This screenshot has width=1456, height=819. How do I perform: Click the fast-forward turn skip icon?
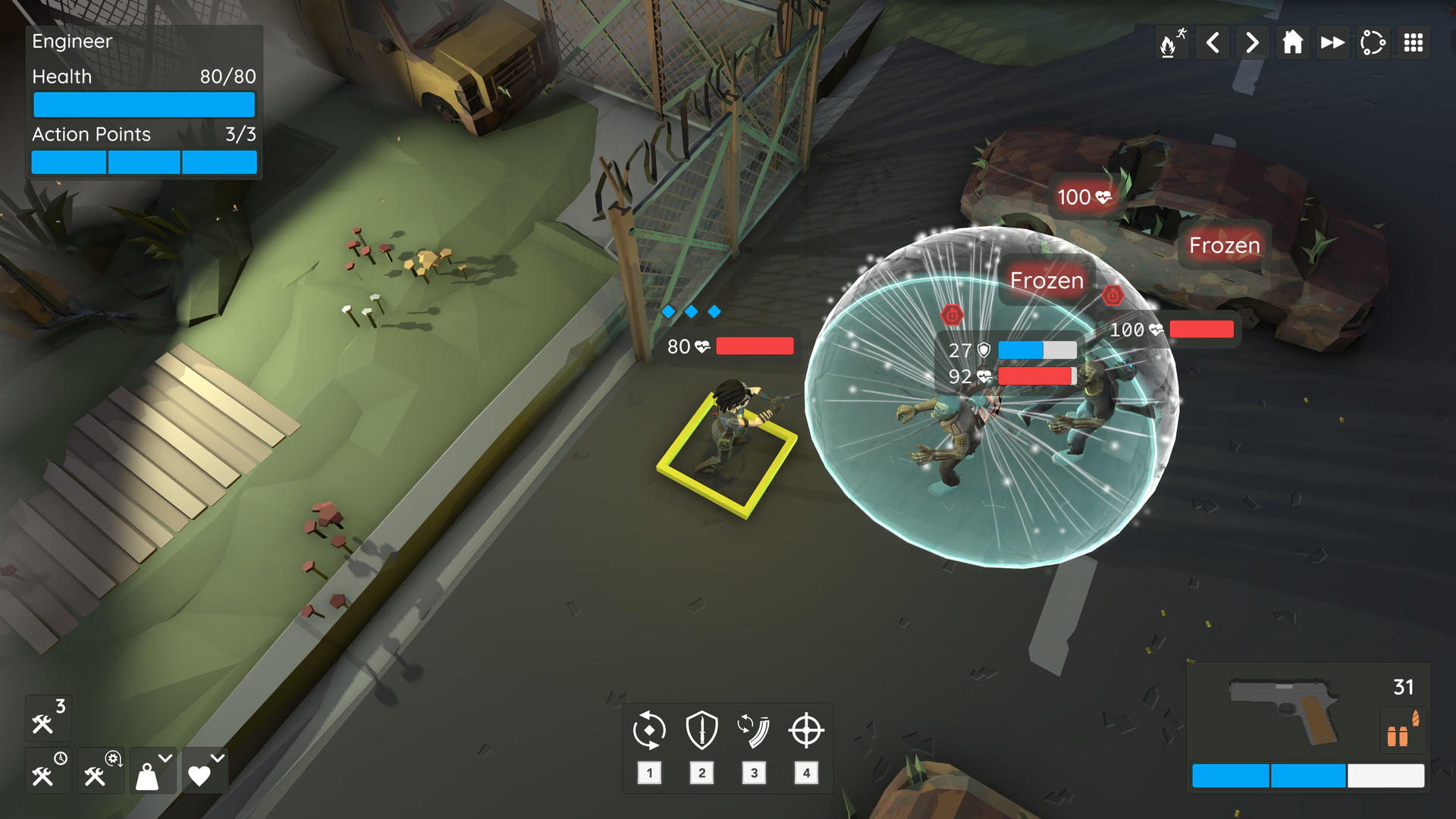pyautogui.click(x=1332, y=42)
